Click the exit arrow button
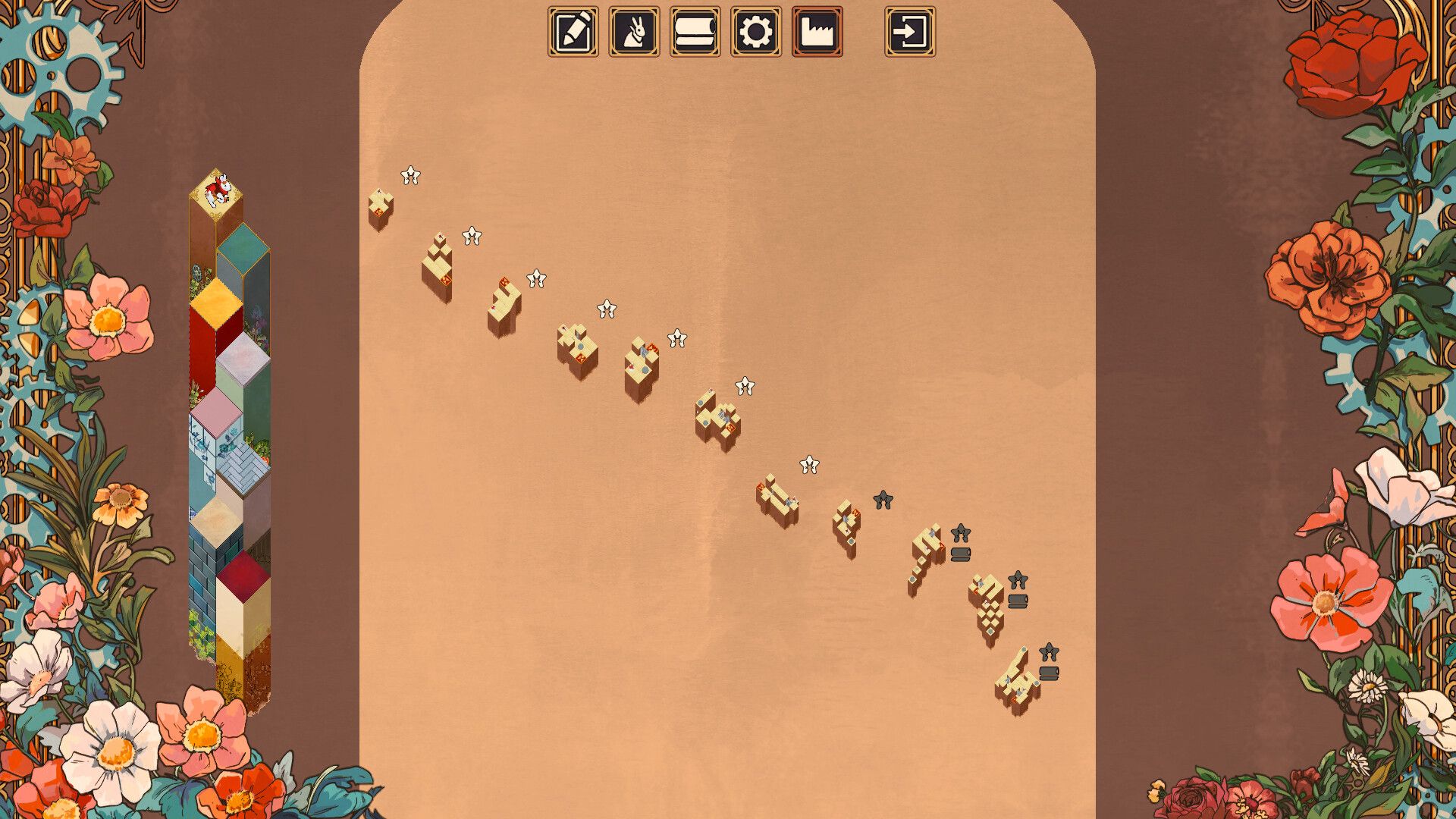 pos(910,32)
